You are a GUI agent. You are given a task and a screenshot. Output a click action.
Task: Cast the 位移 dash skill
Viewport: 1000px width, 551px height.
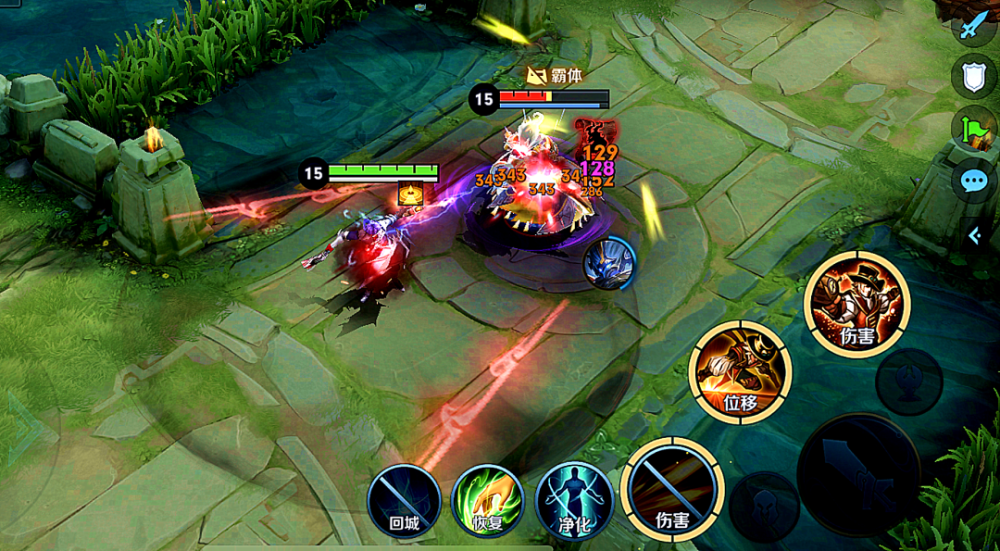[x=740, y=372]
